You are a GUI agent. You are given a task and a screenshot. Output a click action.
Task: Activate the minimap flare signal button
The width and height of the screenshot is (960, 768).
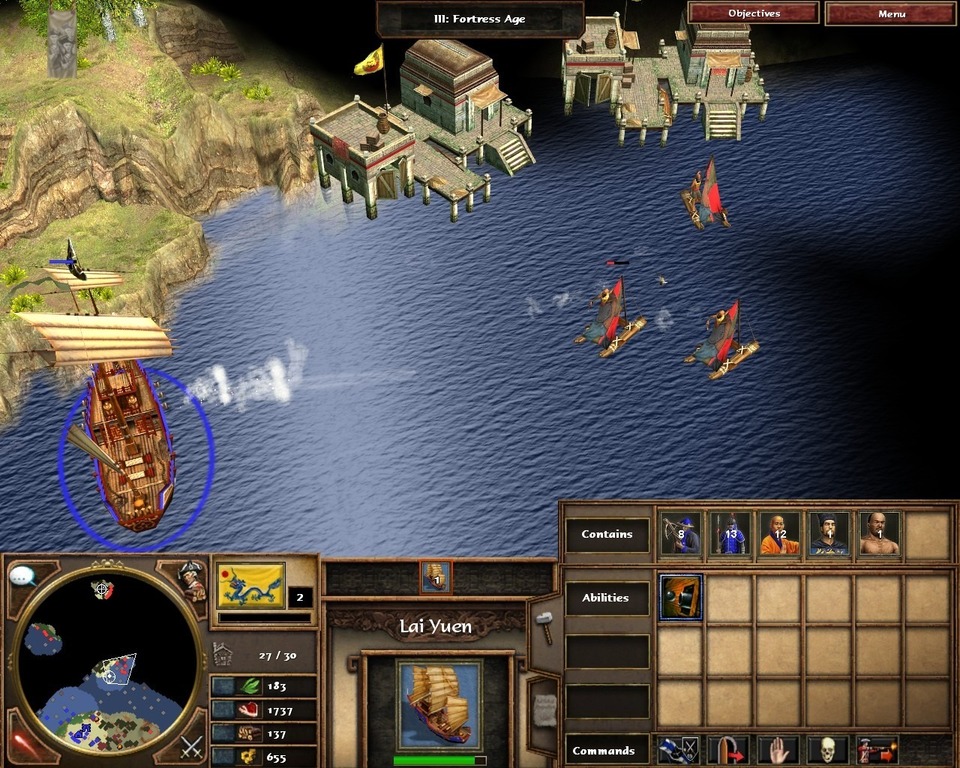pyautogui.click(x=24, y=744)
